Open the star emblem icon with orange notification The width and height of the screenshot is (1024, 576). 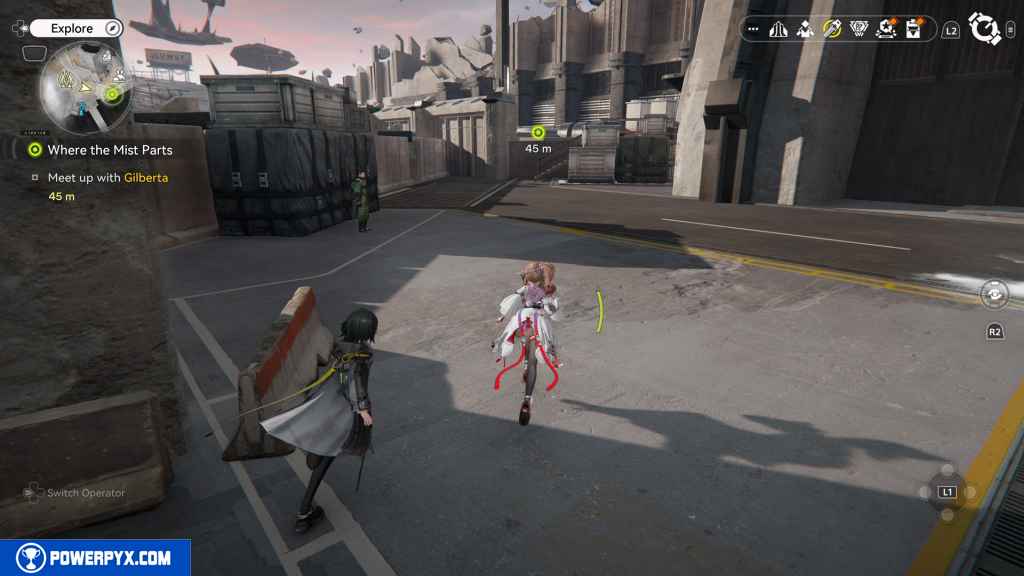[x=885, y=30]
